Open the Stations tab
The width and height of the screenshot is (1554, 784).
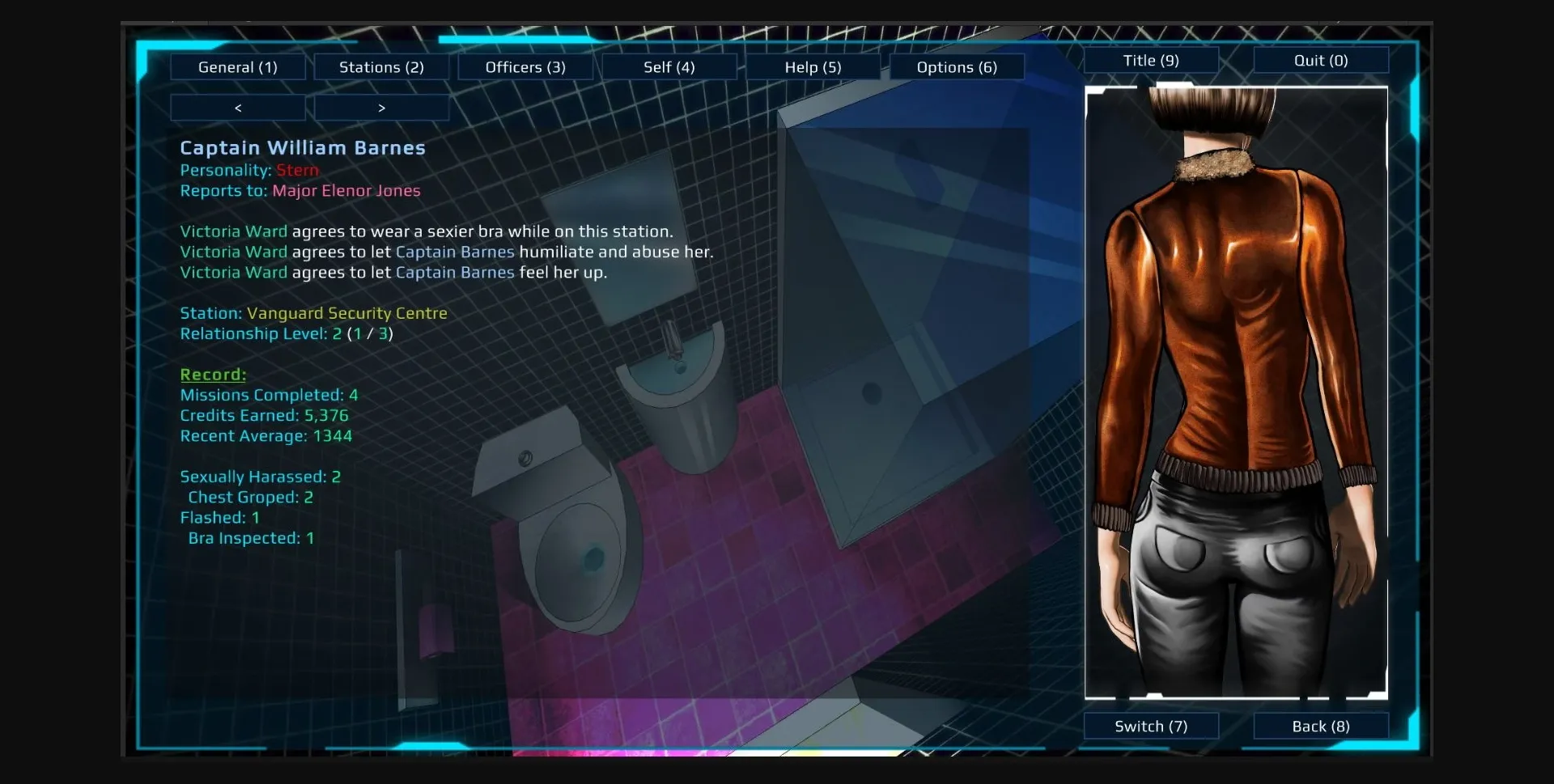[x=380, y=67]
